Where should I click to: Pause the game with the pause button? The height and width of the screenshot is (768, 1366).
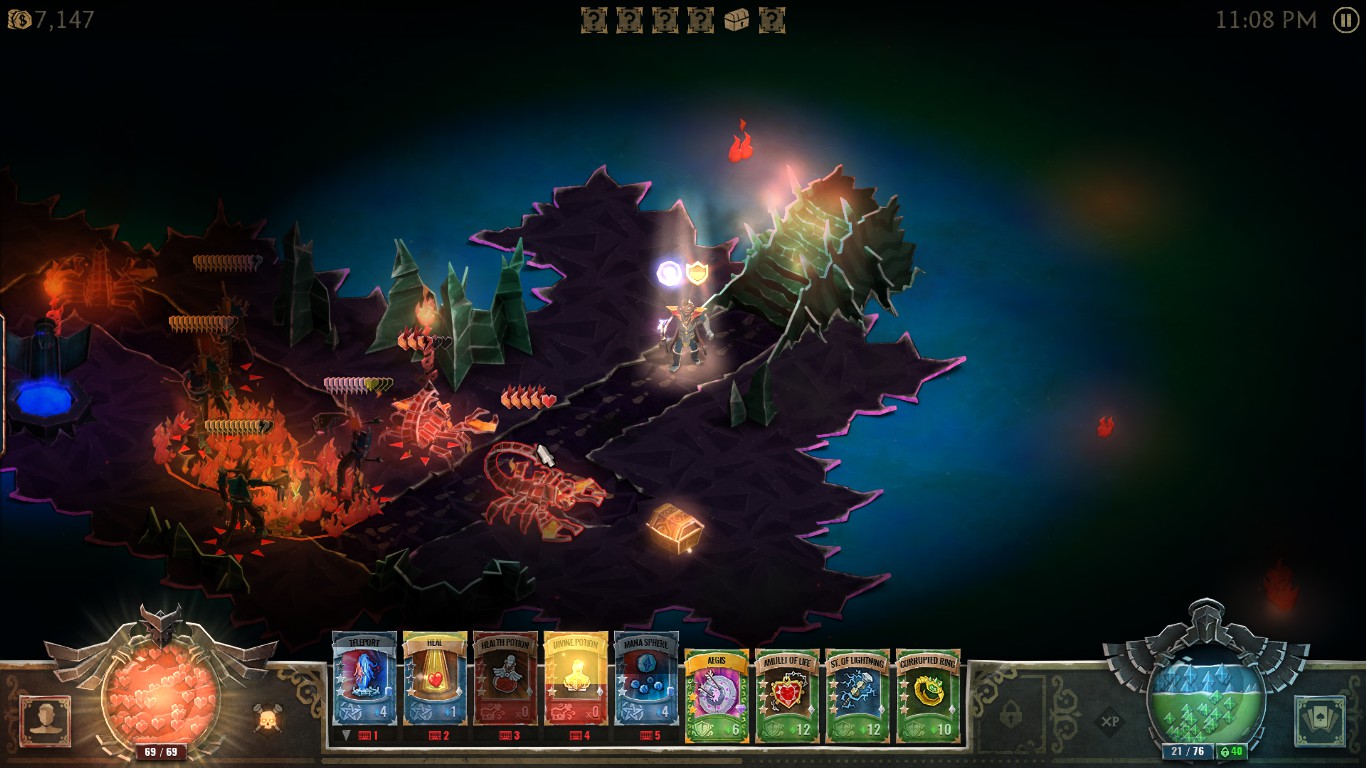(x=1346, y=20)
